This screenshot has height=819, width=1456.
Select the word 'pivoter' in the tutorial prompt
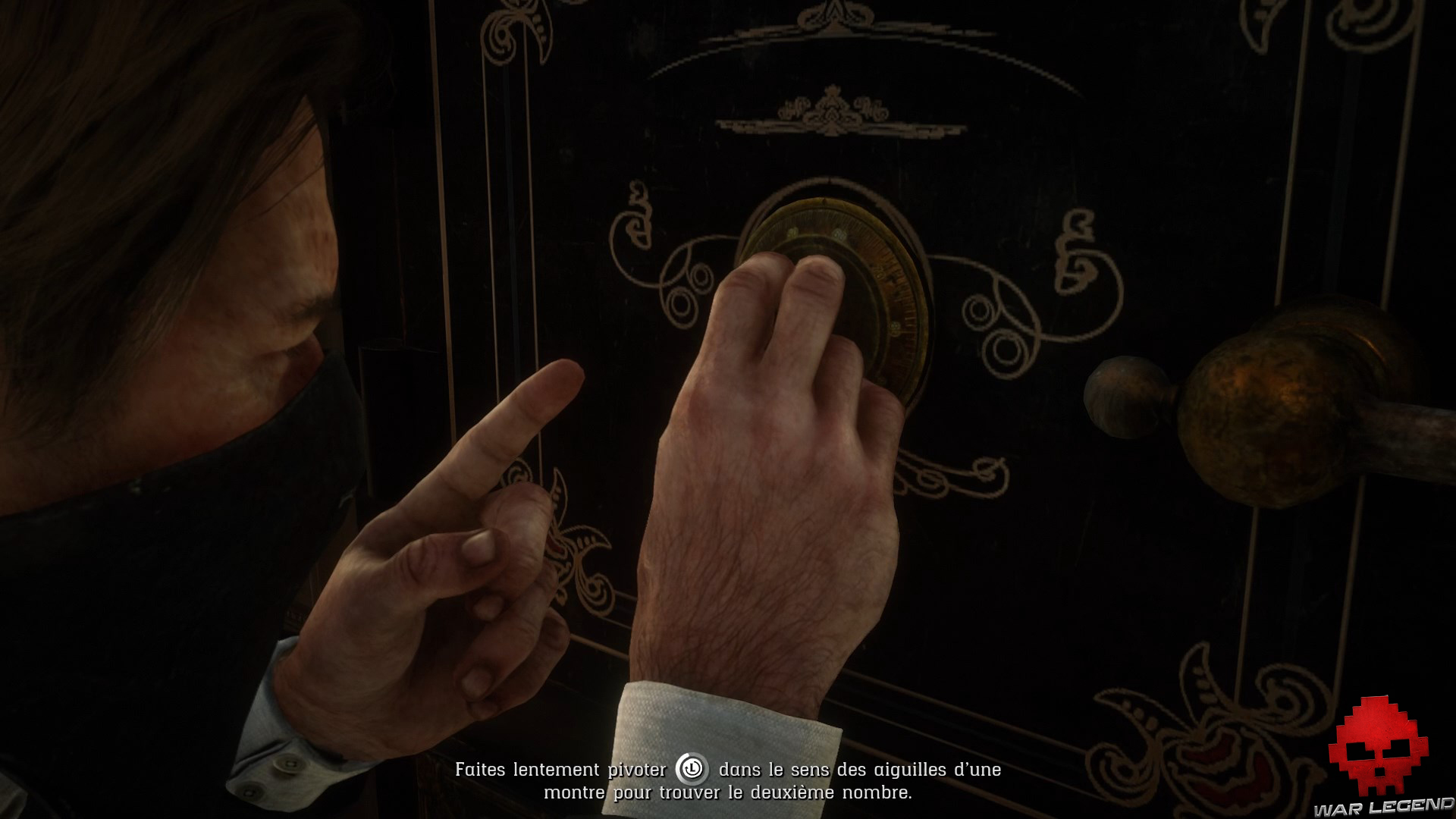pyautogui.click(x=637, y=769)
